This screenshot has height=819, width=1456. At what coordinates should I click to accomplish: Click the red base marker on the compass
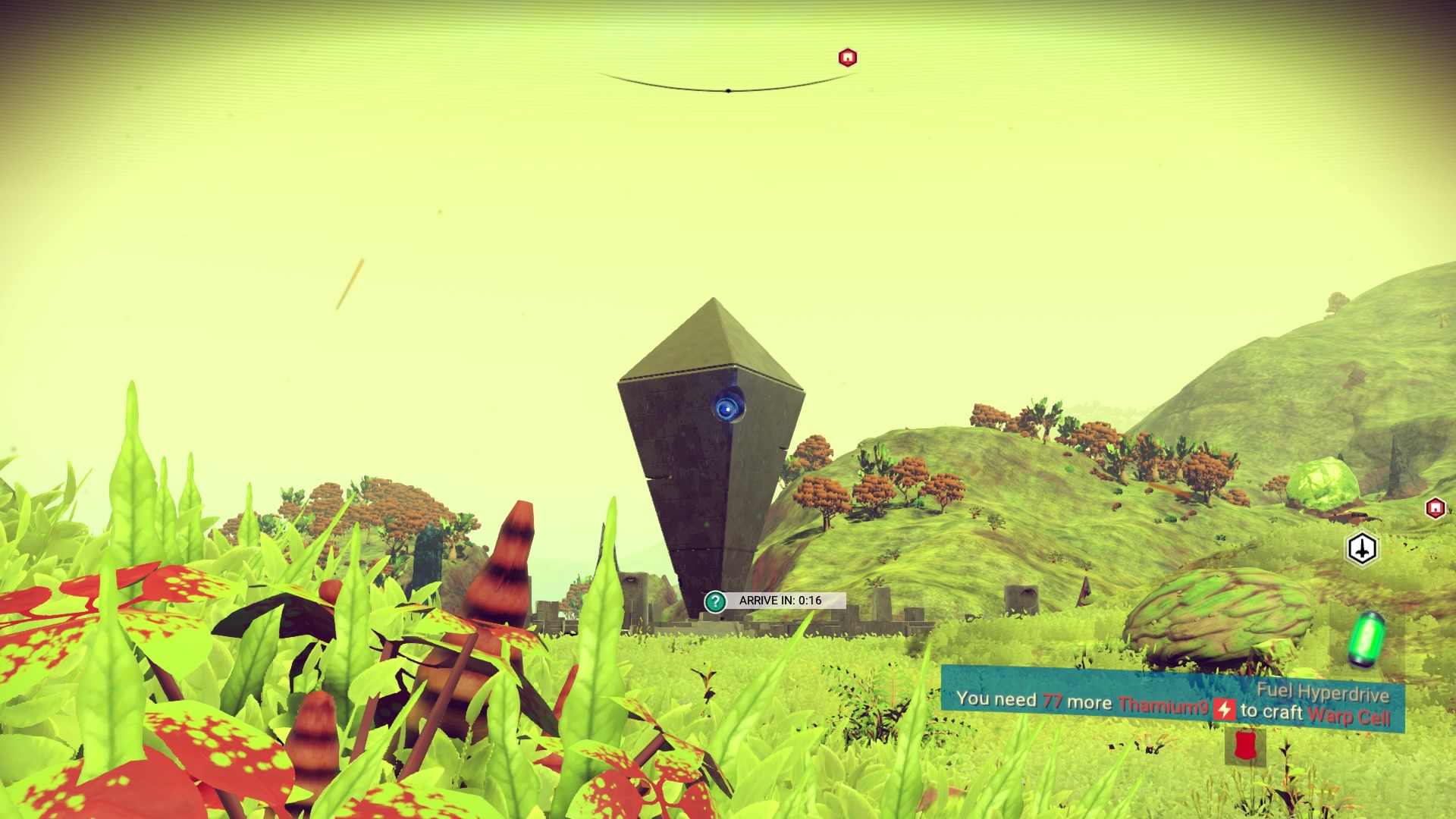click(x=847, y=58)
